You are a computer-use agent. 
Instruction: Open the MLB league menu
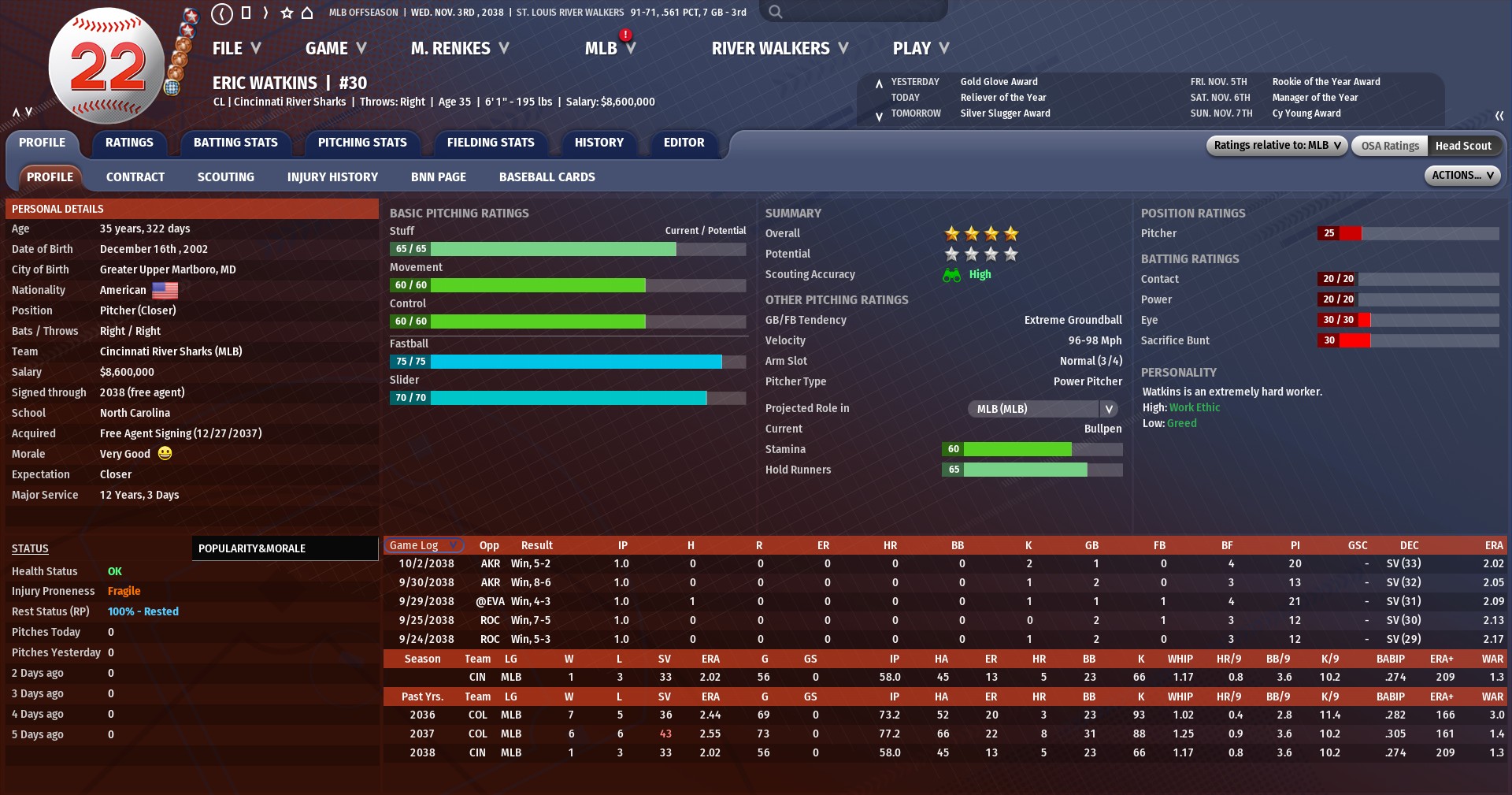click(x=610, y=49)
